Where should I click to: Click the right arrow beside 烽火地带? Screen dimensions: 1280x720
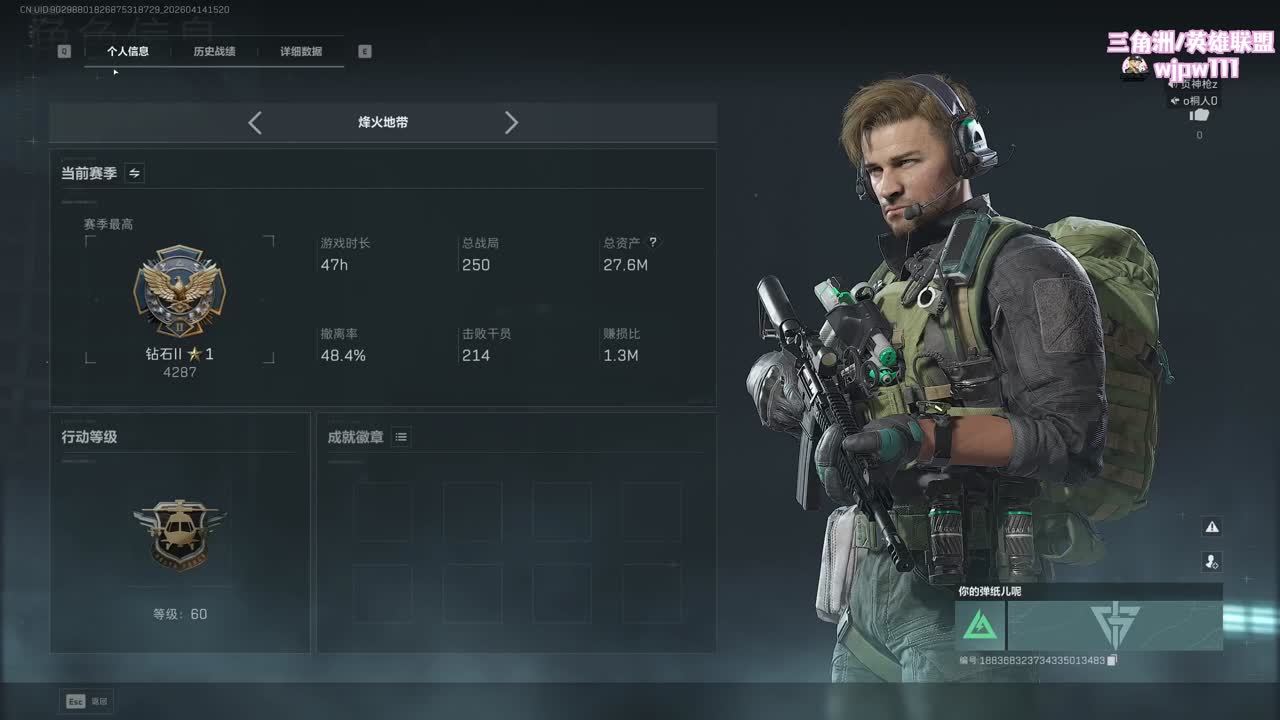tap(511, 123)
